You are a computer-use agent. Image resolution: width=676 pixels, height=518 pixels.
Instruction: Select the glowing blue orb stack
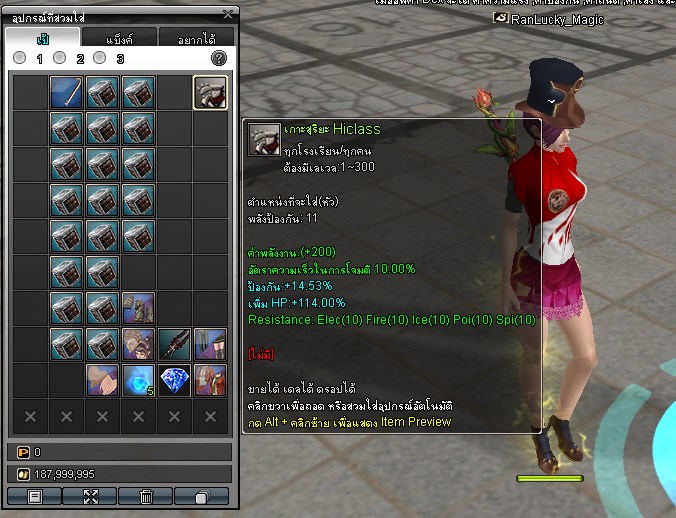138,380
